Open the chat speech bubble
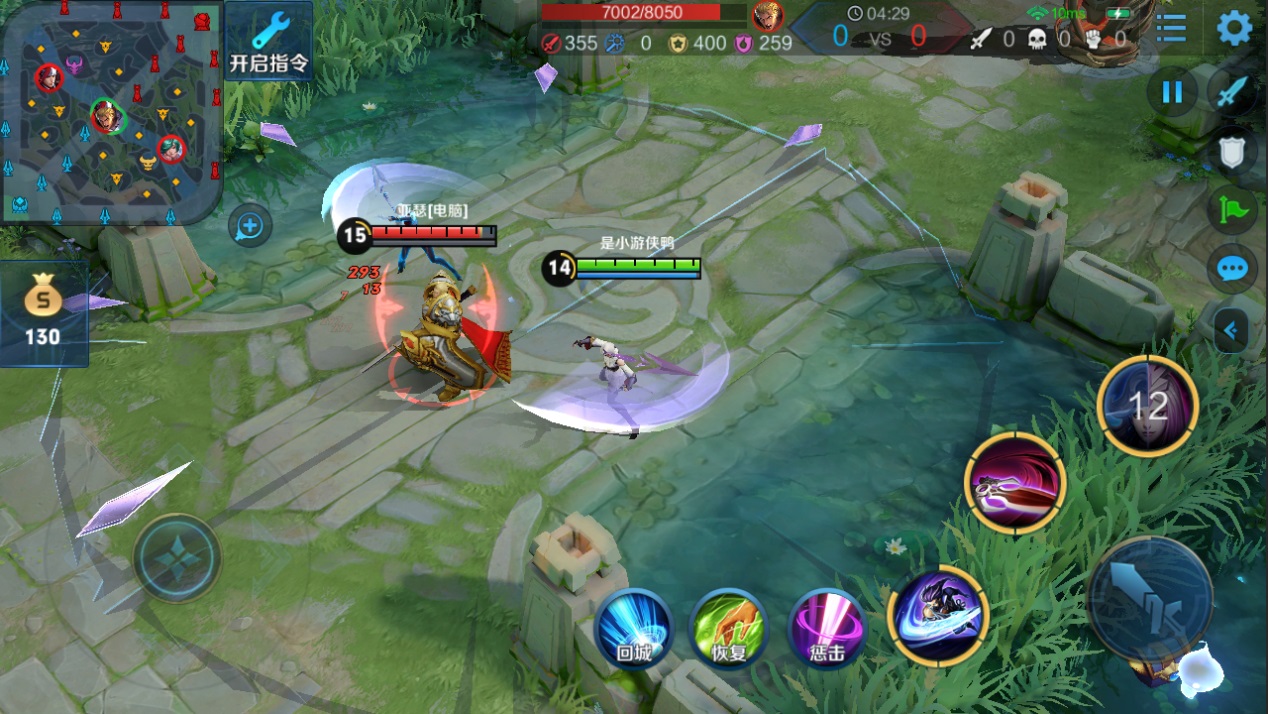 point(1232,269)
